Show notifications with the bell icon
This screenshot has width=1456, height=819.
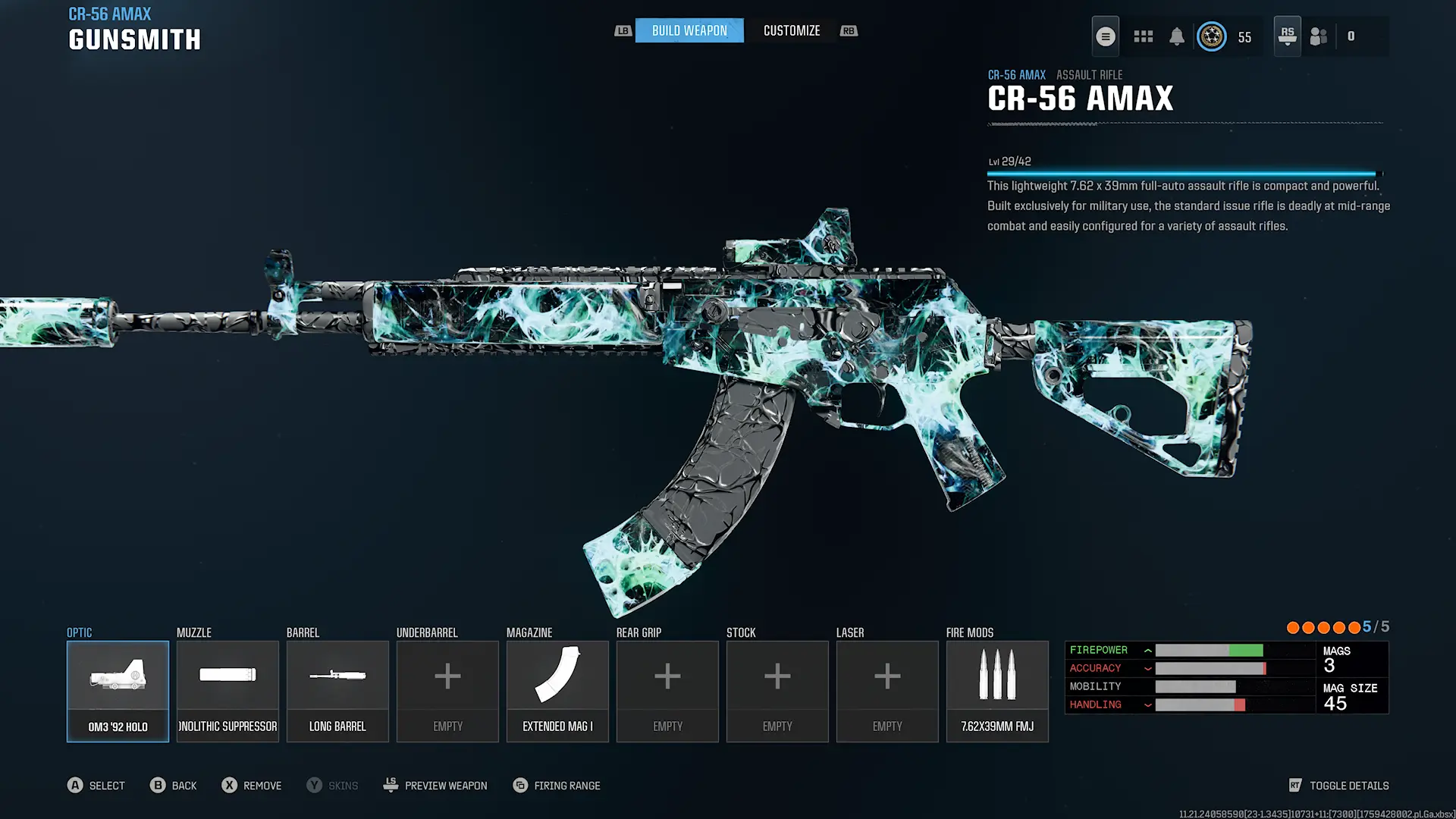tap(1176, 36)
